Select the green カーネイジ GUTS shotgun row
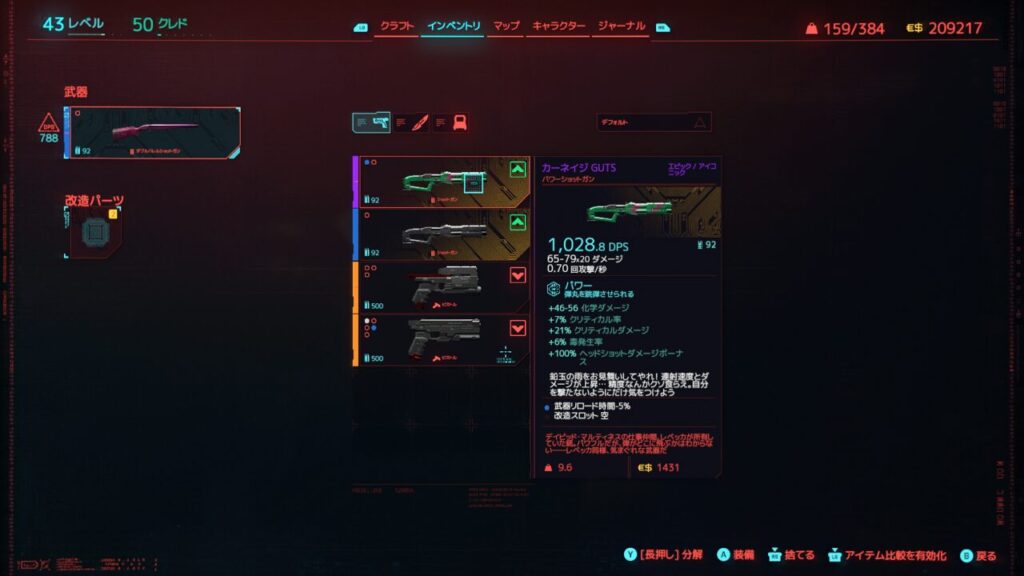Screen dimensions: 1024x576 tap(442, 182)
